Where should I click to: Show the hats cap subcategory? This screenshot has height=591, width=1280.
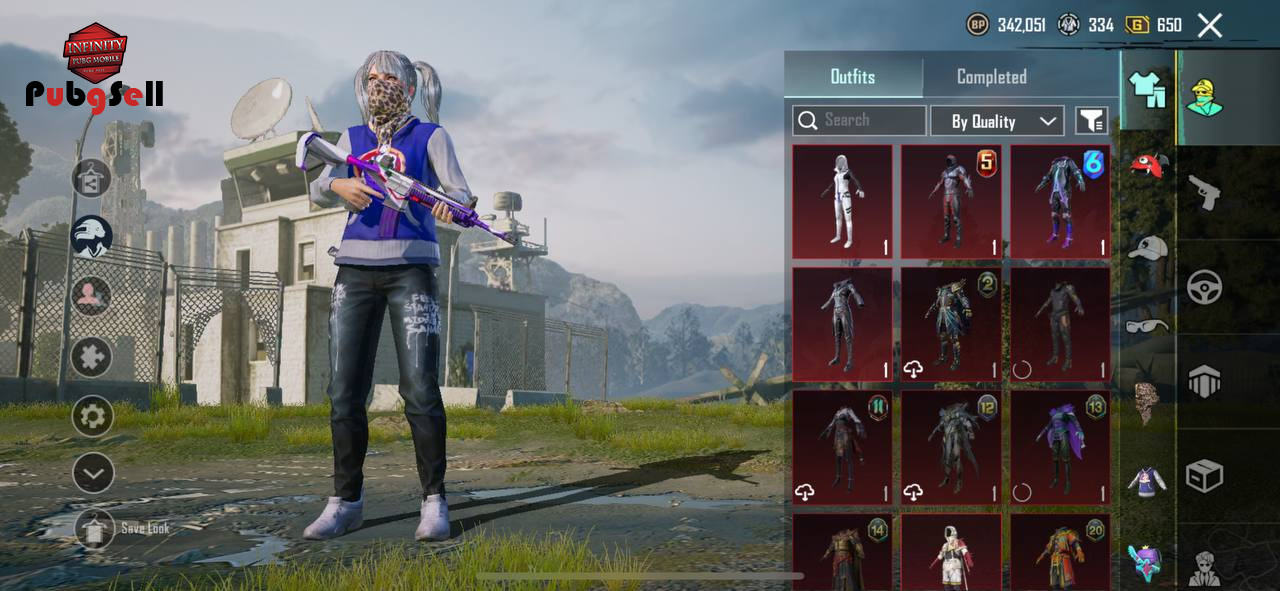(x=1147, y=247)
